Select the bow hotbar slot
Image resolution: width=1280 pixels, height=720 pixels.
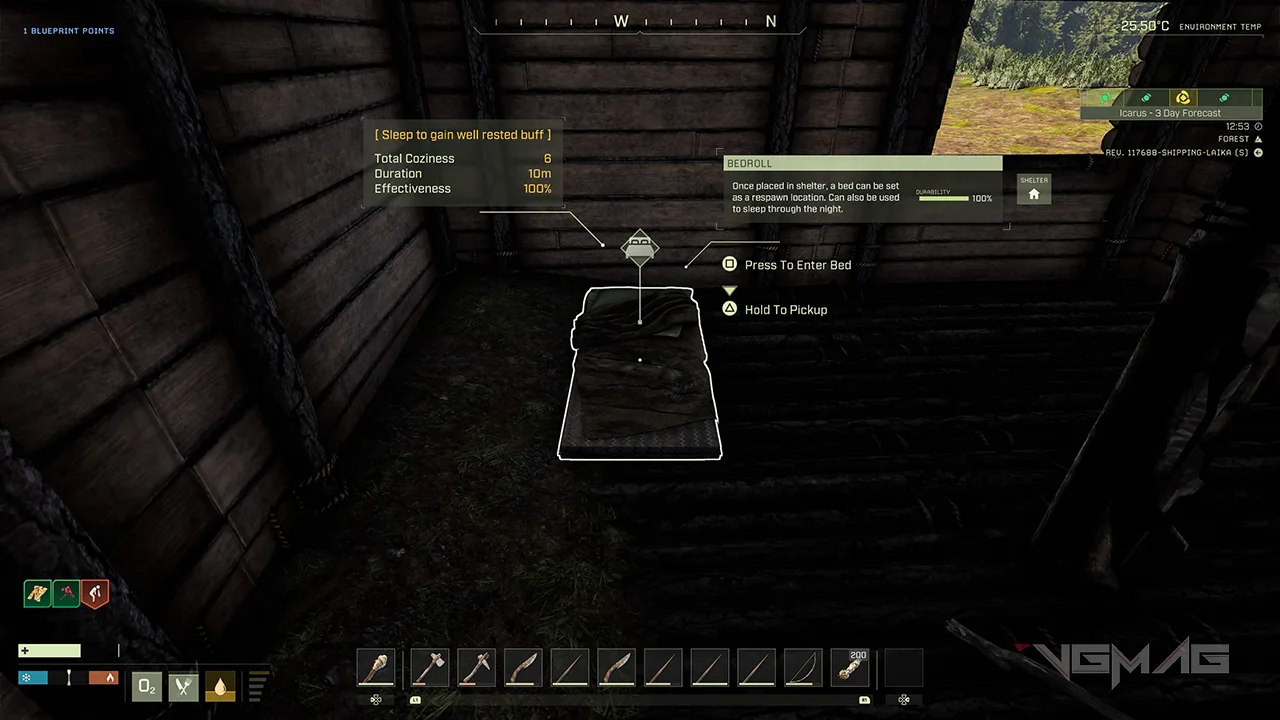pyautogui.click(x=802, y=668)
